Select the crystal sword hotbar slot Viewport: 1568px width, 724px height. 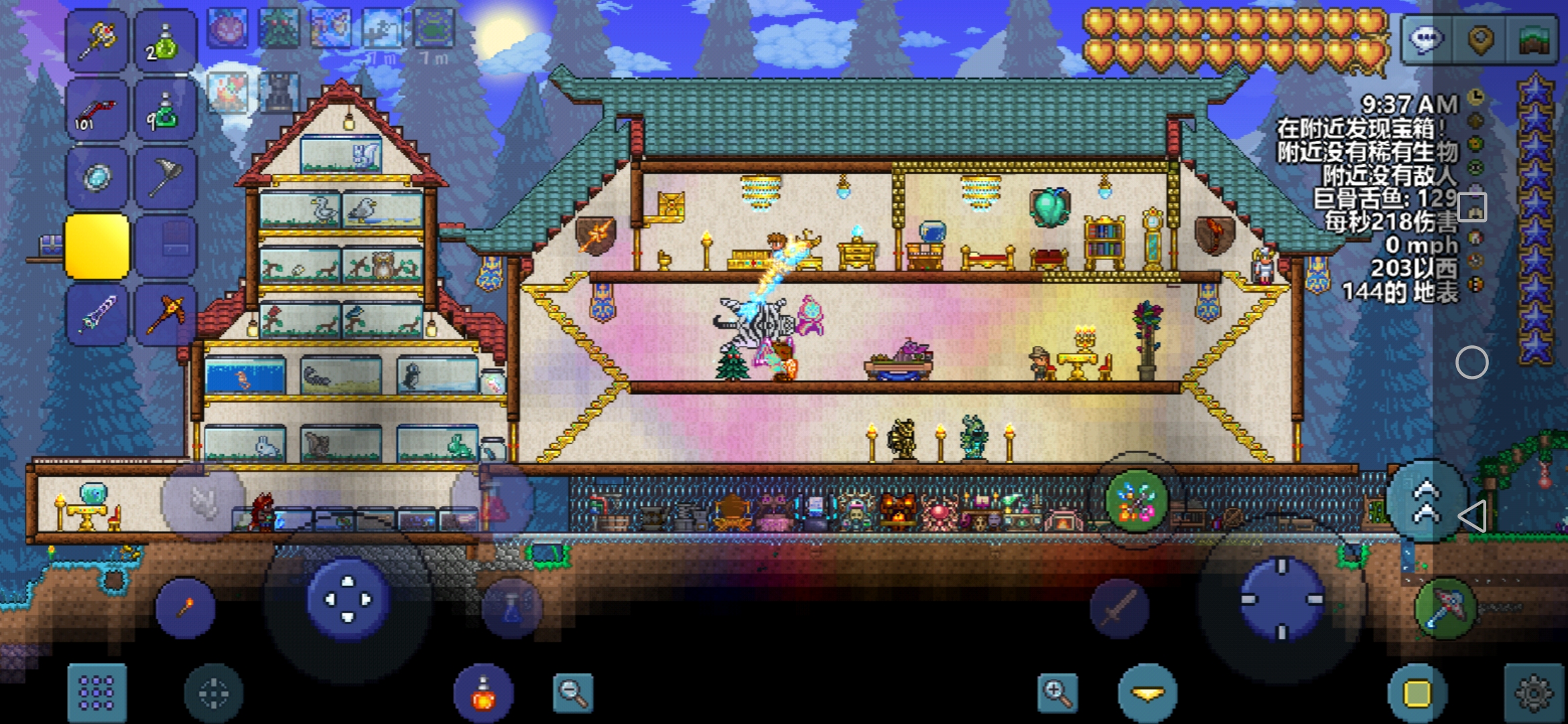click(97, 315)
